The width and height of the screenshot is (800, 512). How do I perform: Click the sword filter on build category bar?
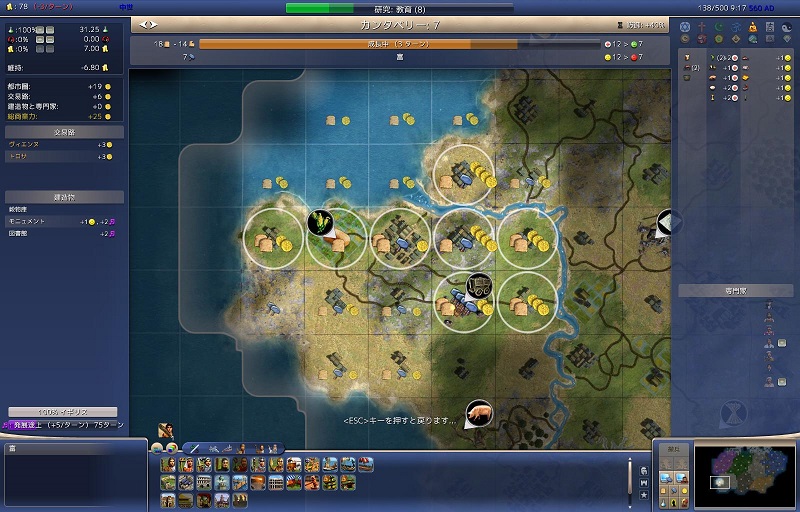(196, 448)
